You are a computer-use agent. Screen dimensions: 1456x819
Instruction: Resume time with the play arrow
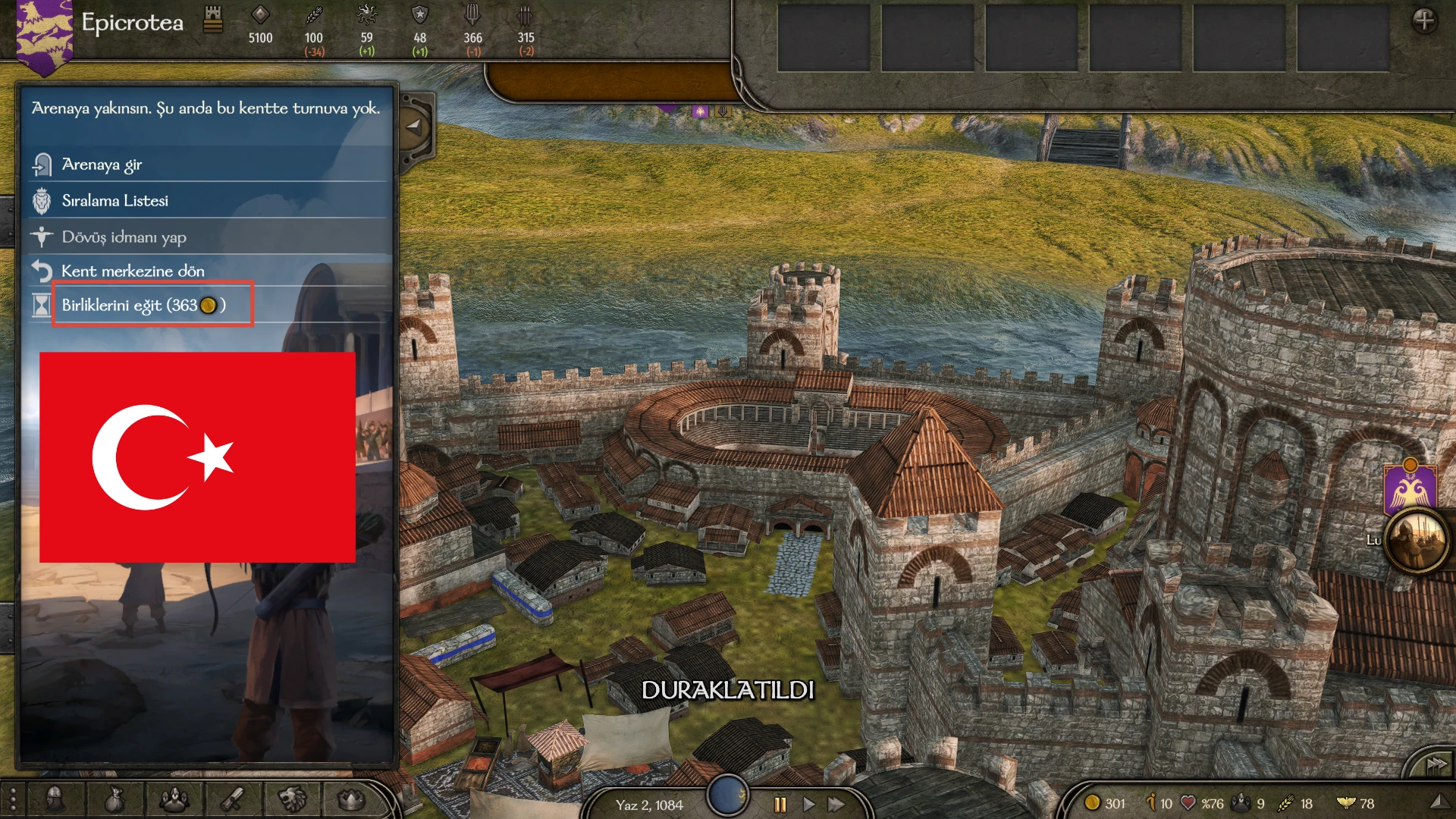click(x=808, y=805)
